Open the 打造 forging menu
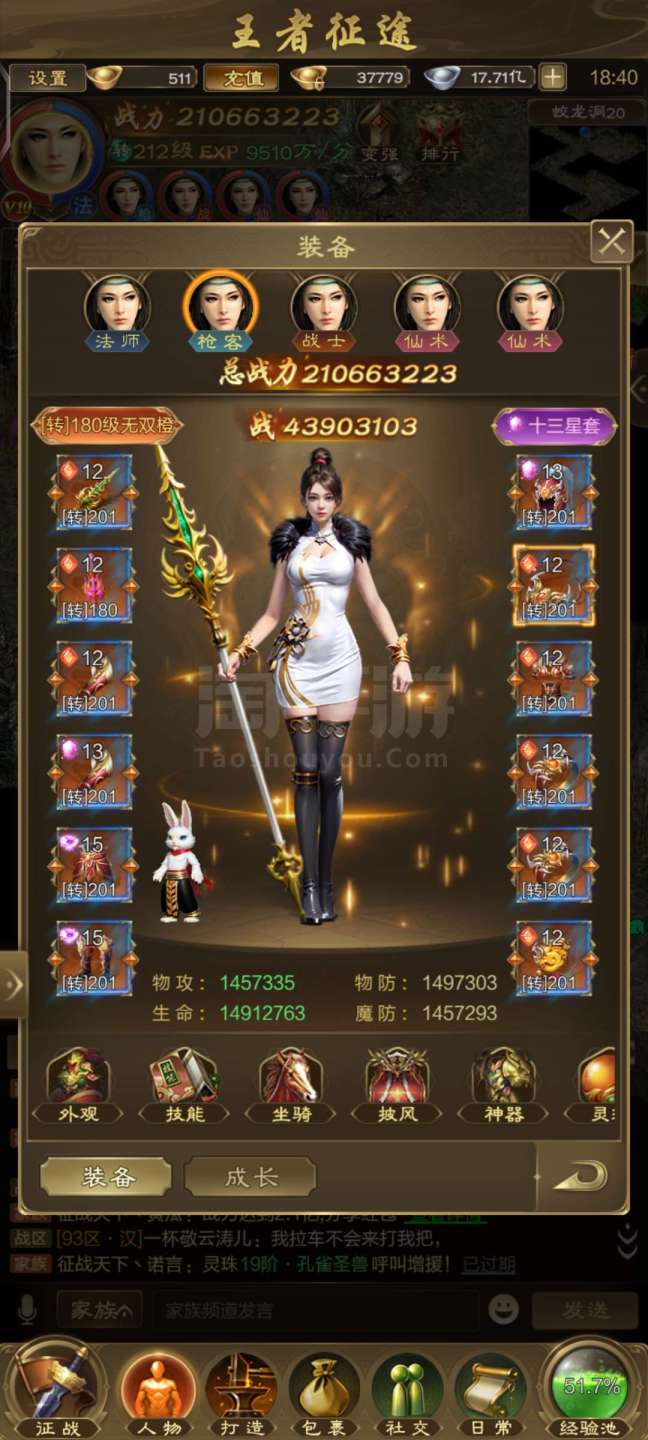Image resolution: width=648 pixels, height=1440 pixels. [x=241, y=1394]
